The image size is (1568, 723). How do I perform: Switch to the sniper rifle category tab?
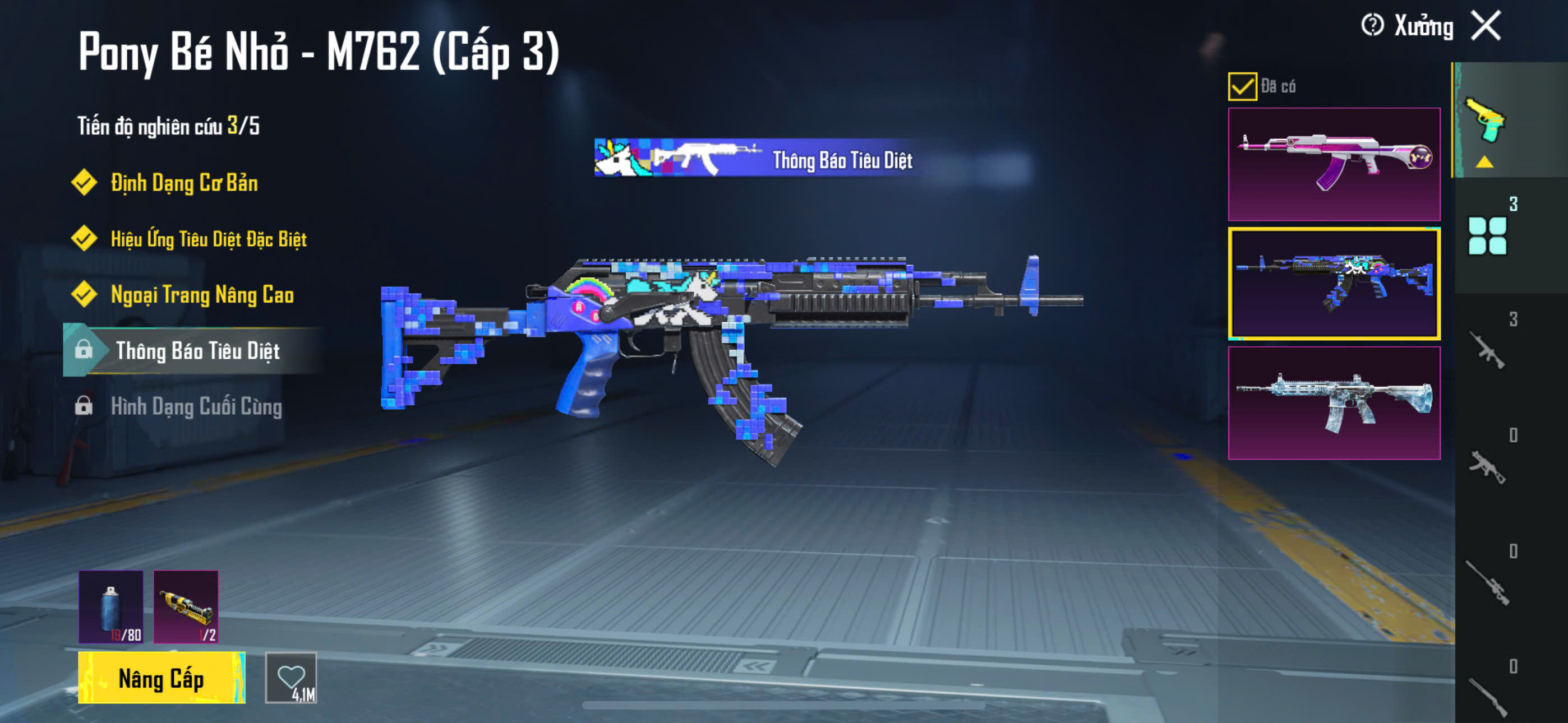tap(1487, 582)
